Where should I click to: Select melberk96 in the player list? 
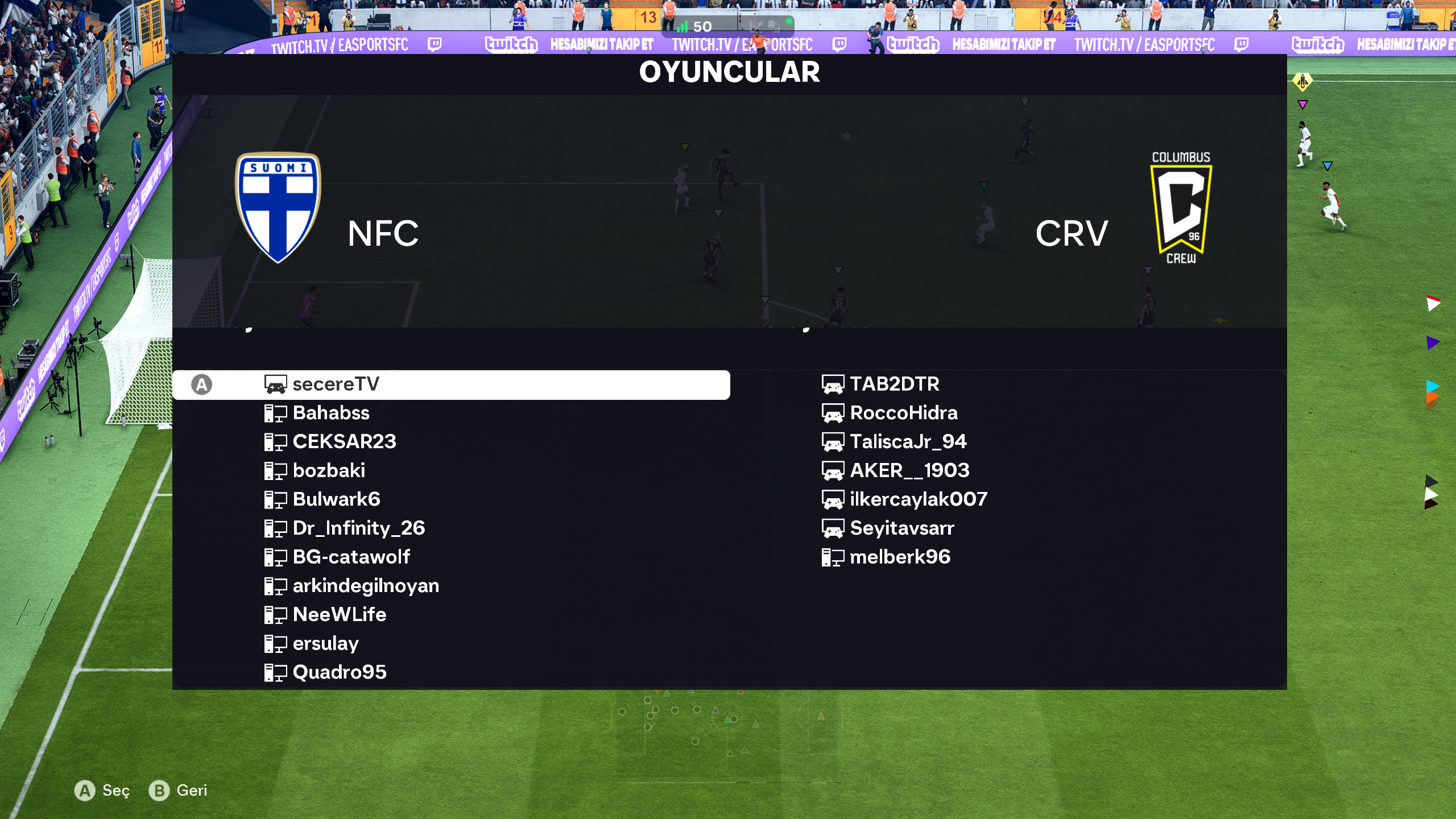coord(900,557)
